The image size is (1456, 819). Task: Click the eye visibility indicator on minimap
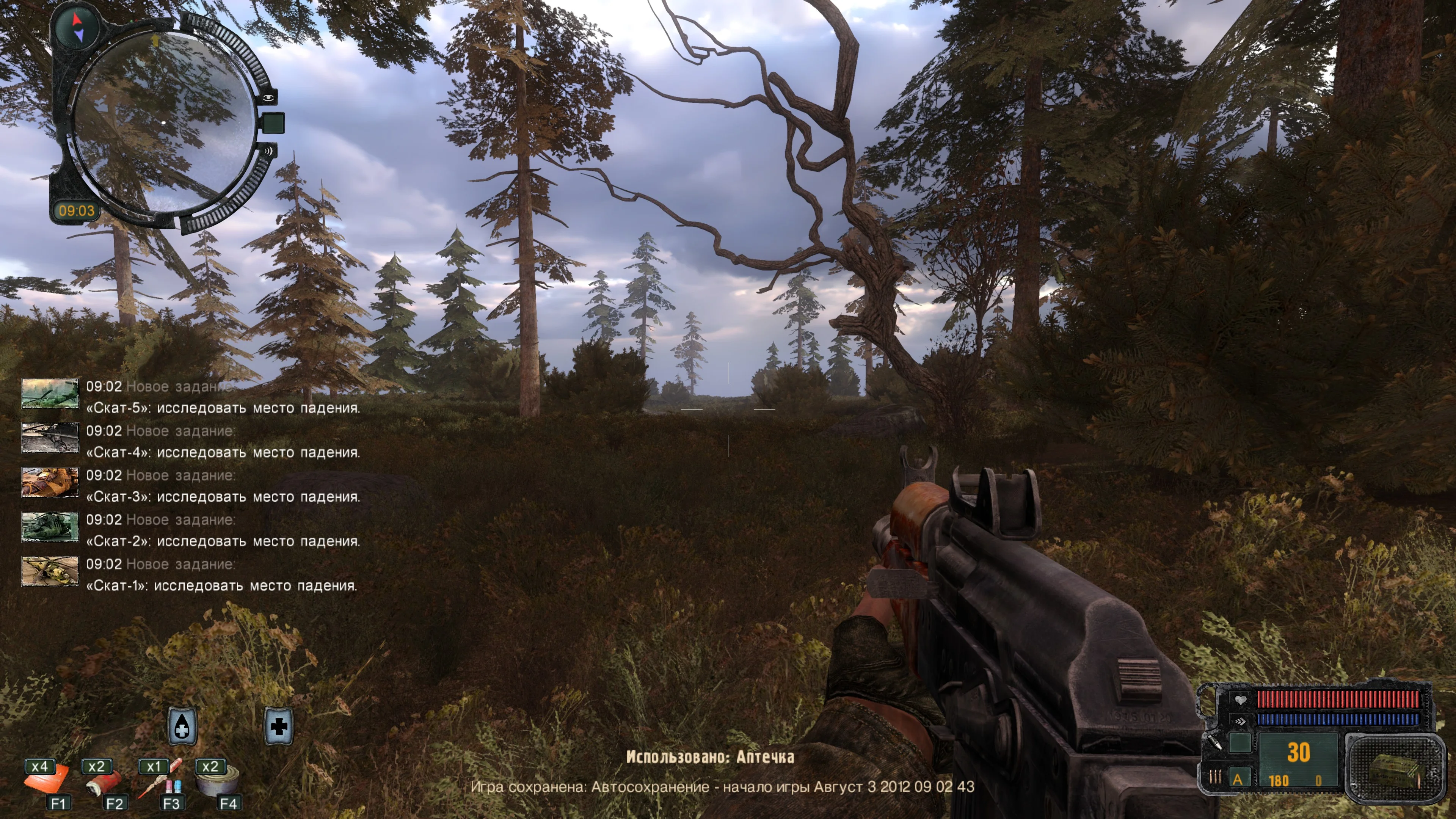pos(268,98)
